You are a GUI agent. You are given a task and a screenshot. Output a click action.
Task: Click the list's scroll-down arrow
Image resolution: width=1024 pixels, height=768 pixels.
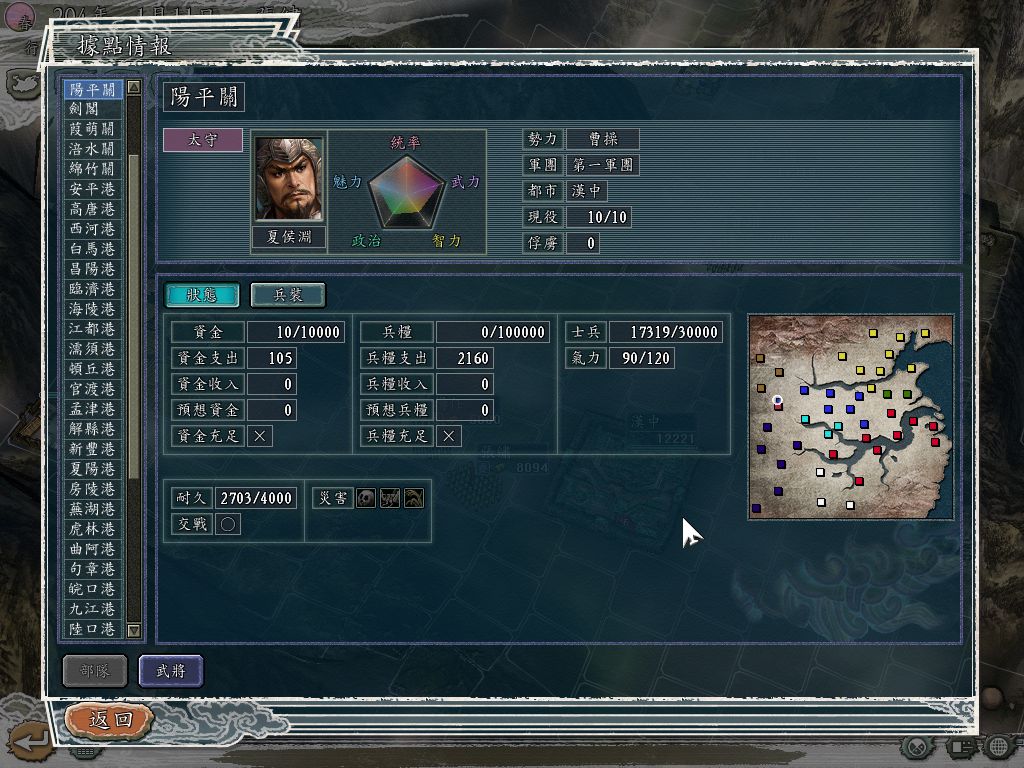[134, 630]
